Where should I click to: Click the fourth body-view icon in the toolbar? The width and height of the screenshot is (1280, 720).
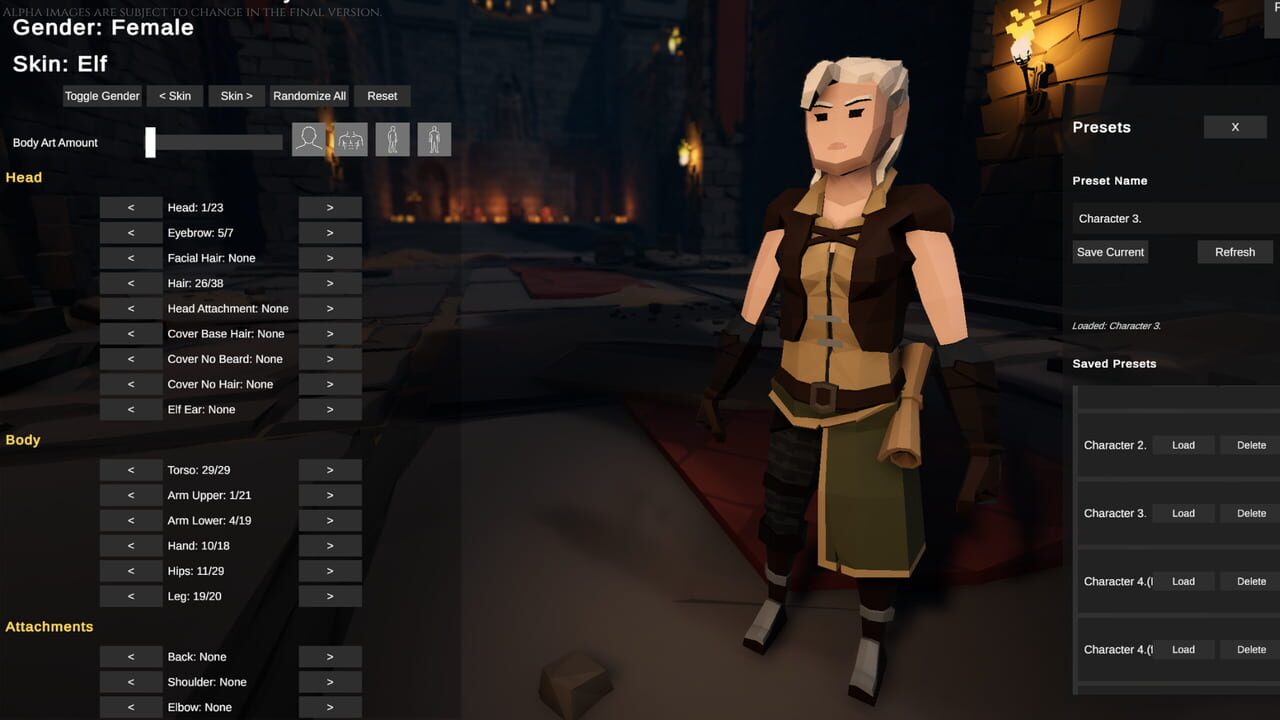(x=434, y=139)
